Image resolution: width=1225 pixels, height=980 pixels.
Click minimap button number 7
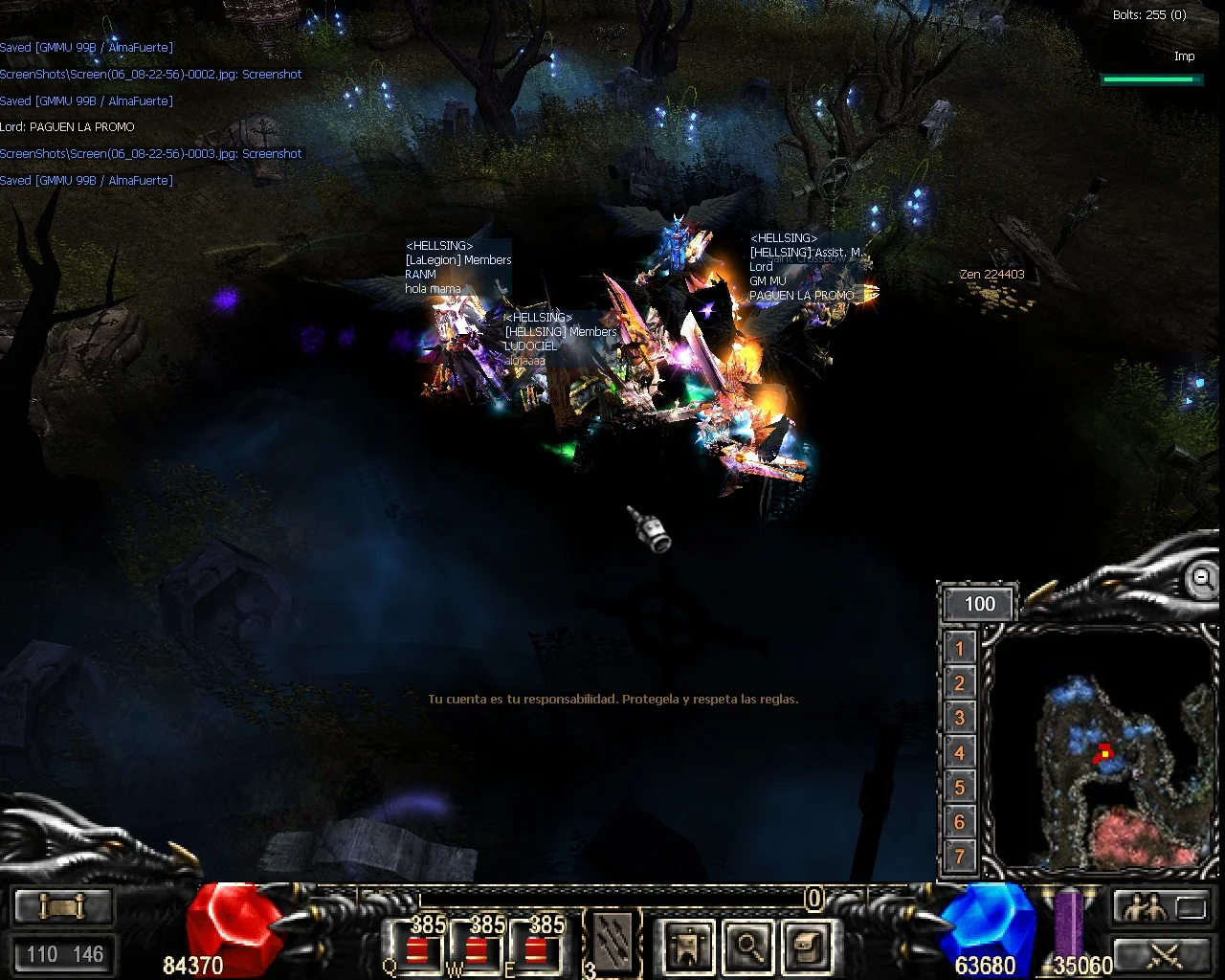tap(960, 857)
